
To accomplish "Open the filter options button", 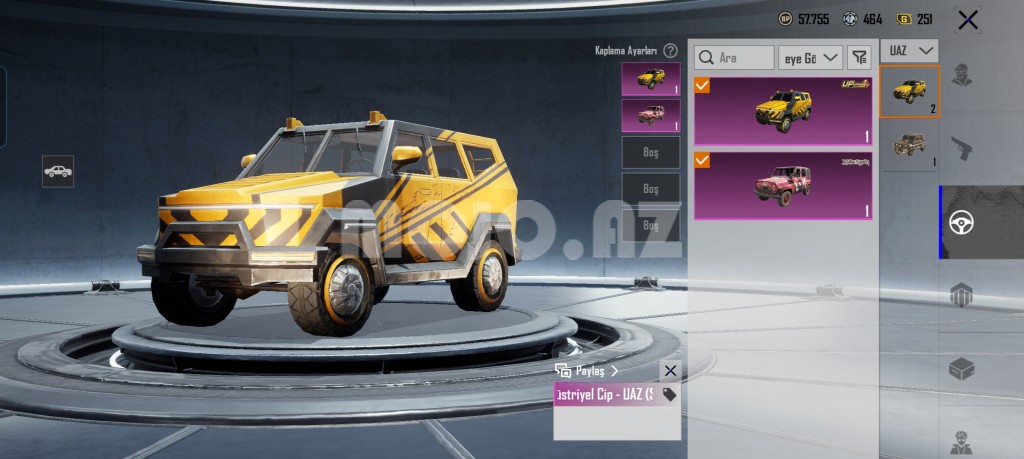I will point(859,58).
